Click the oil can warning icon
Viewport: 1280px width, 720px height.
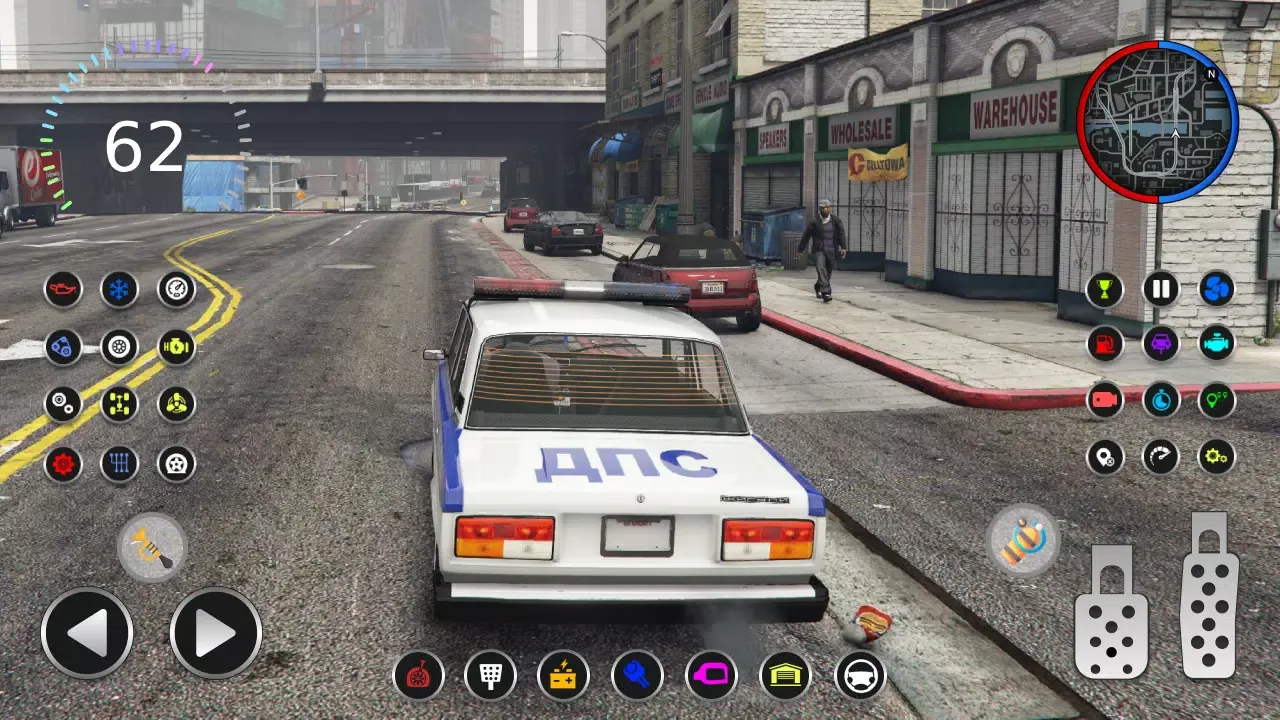(62, 289)
